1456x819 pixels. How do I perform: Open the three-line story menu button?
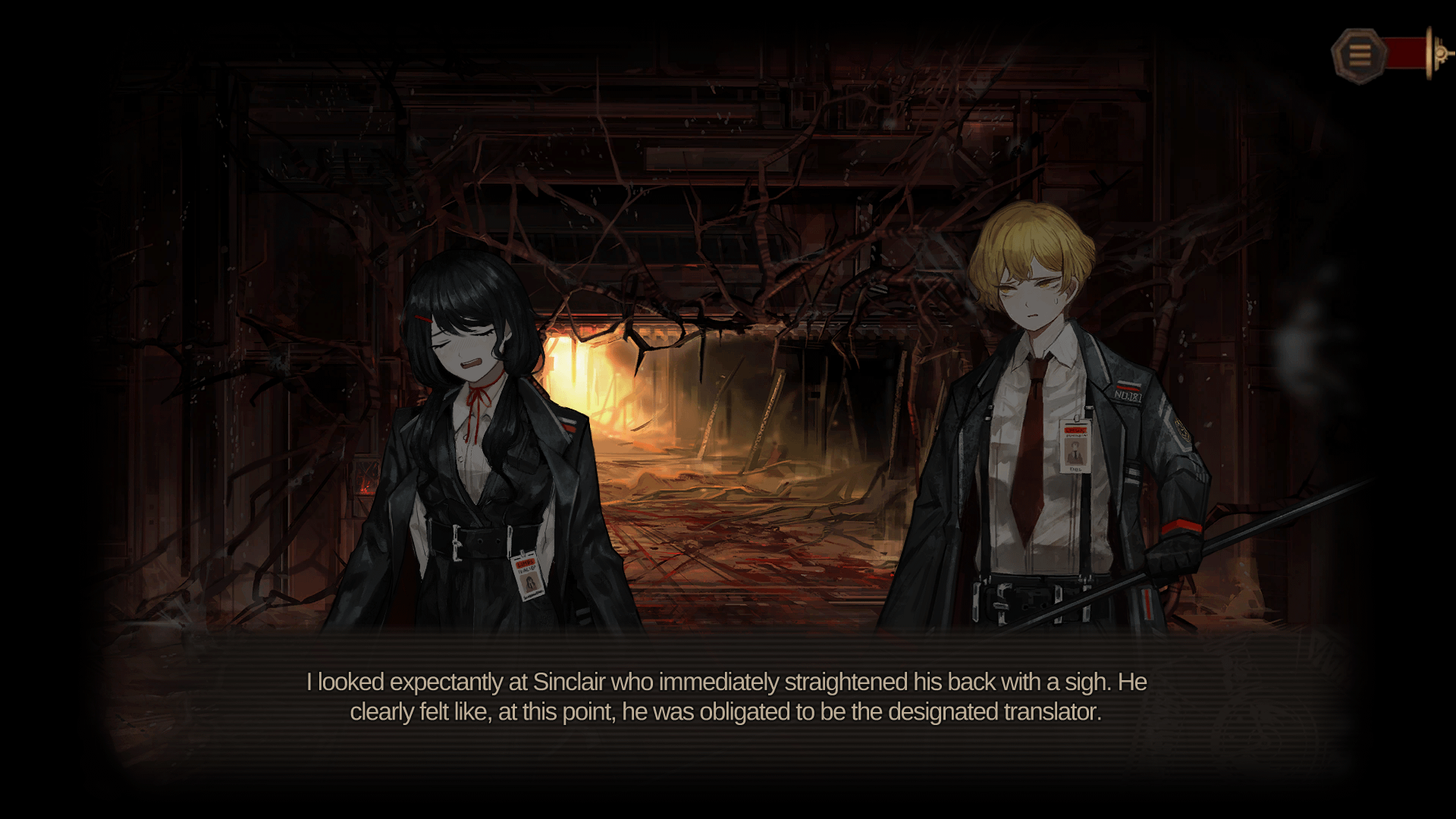tap(1358, 55)
